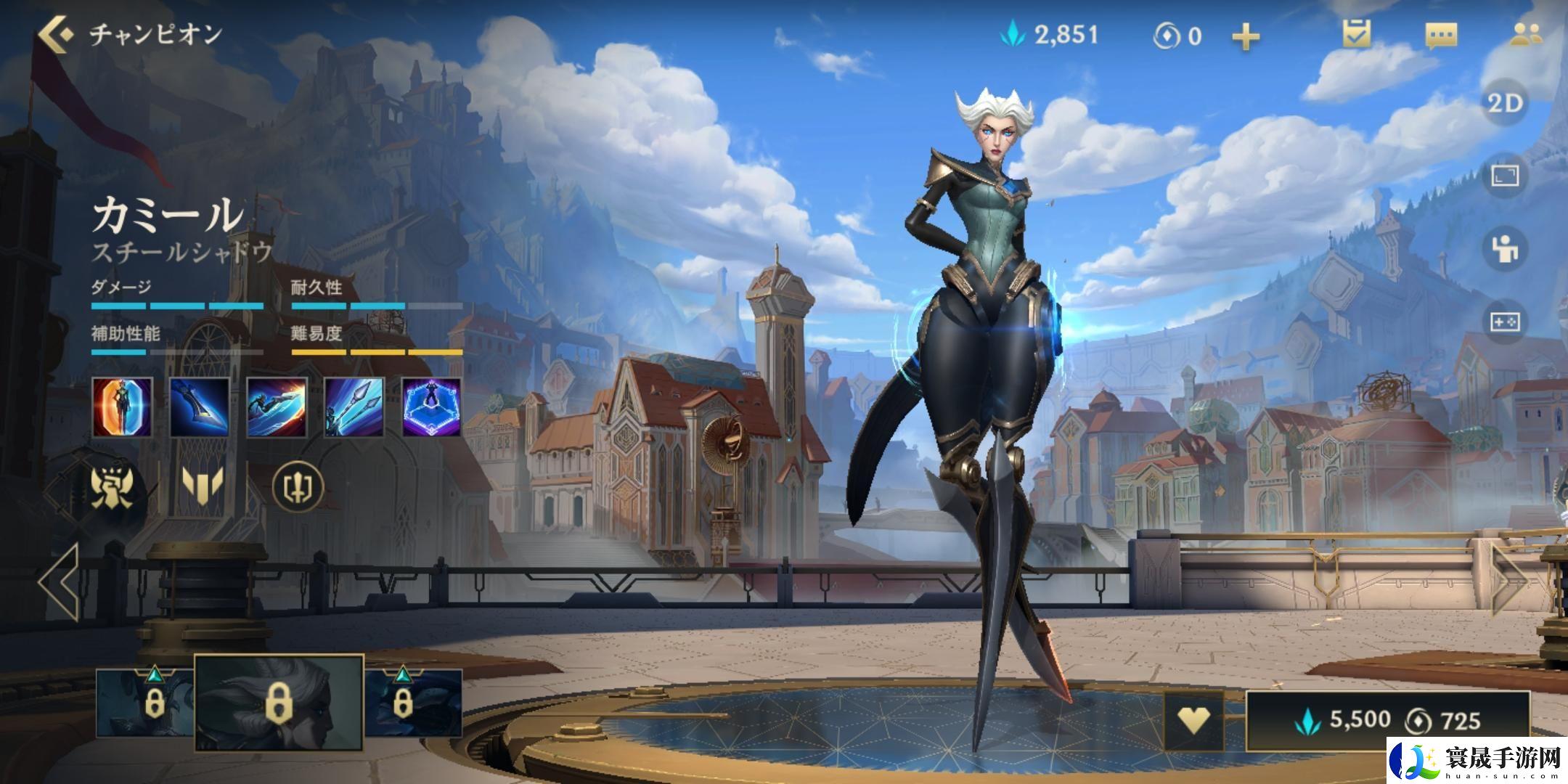Open the item build sword icon
Viewport: 1568px width, 784px height.
tap(298, 486)
